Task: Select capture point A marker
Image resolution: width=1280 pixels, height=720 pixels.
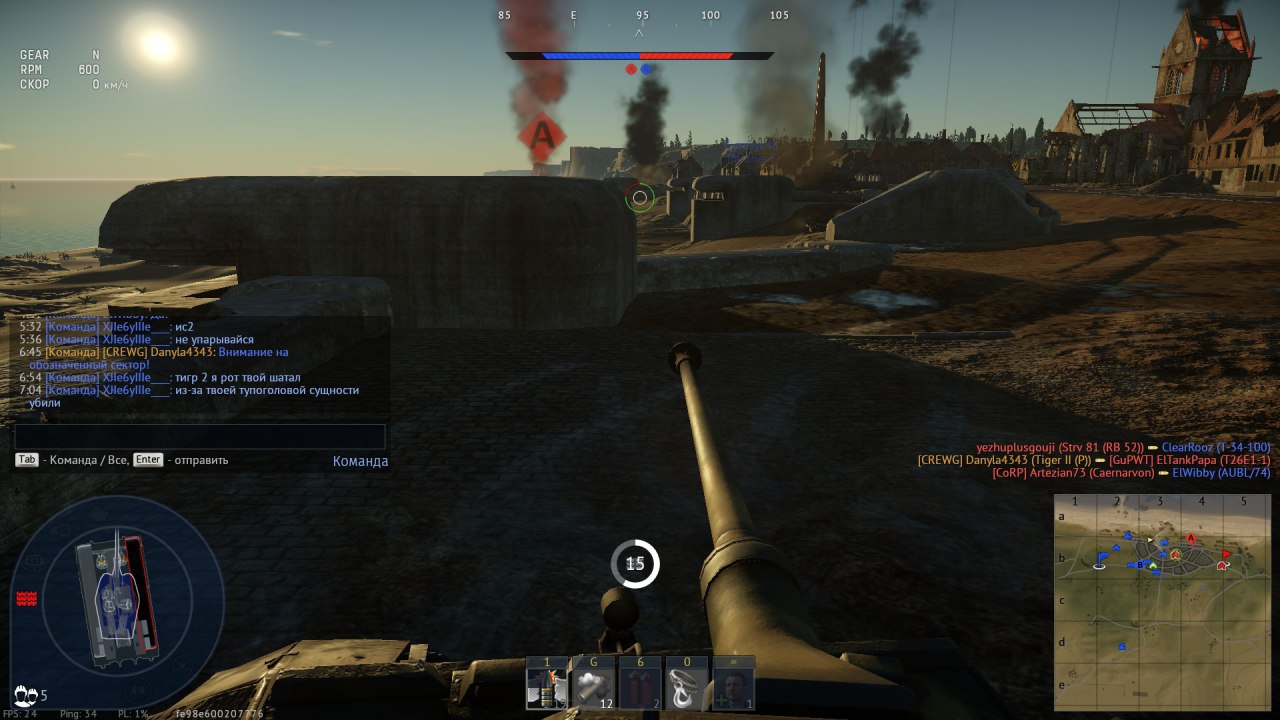Action: (541, 135)
